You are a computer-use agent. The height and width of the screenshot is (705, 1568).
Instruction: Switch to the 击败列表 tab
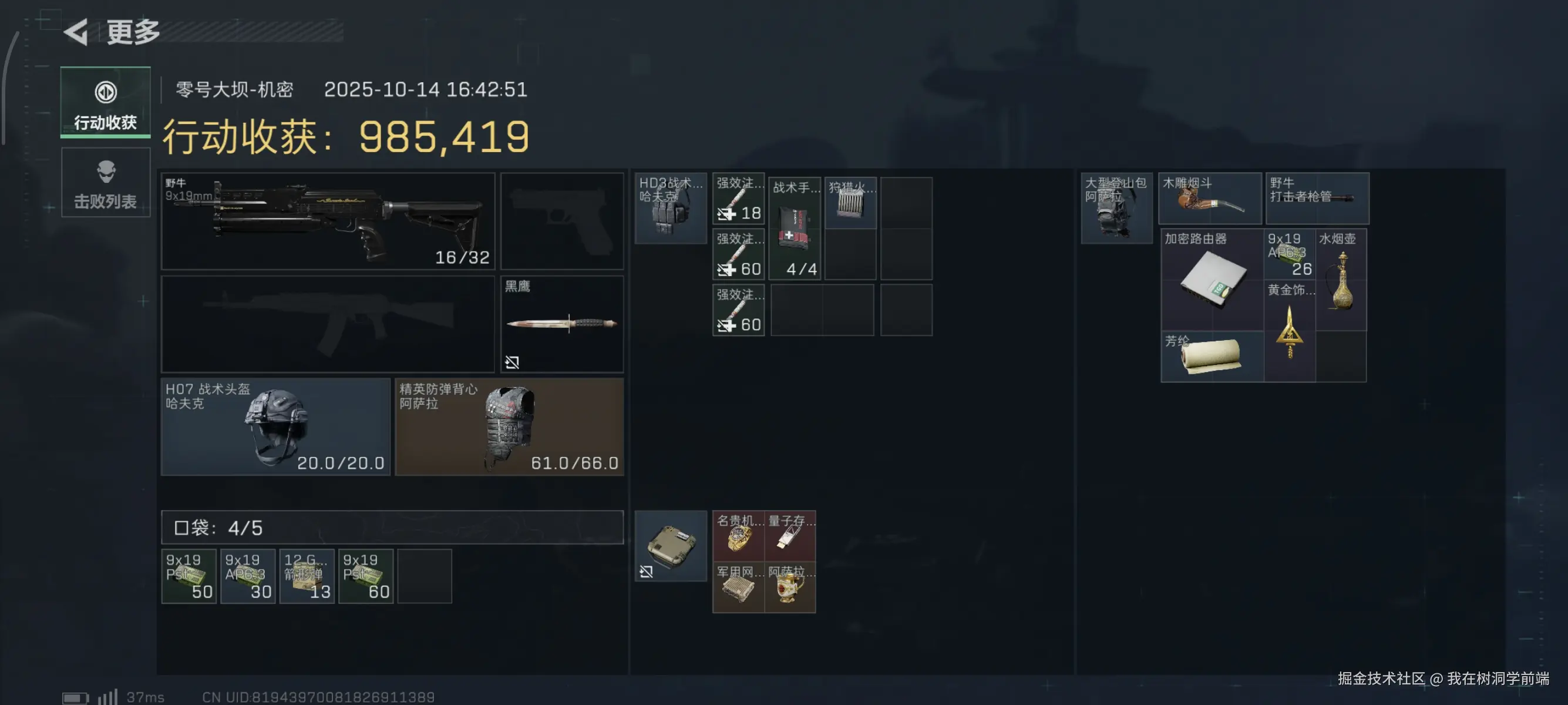(x=105, y=183)
